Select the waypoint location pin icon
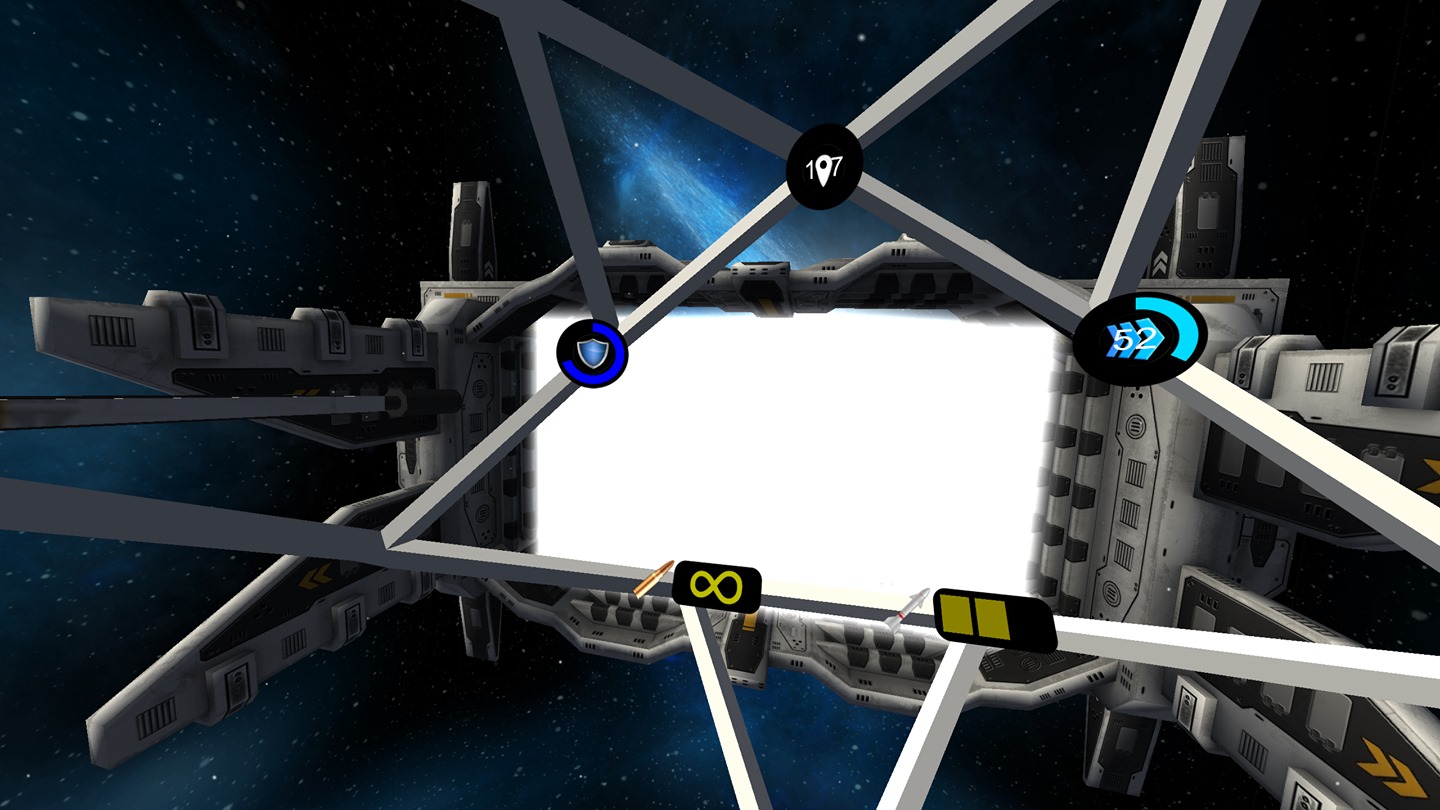The width and height of the screenshot is (1440, 810). pos(825,169)
